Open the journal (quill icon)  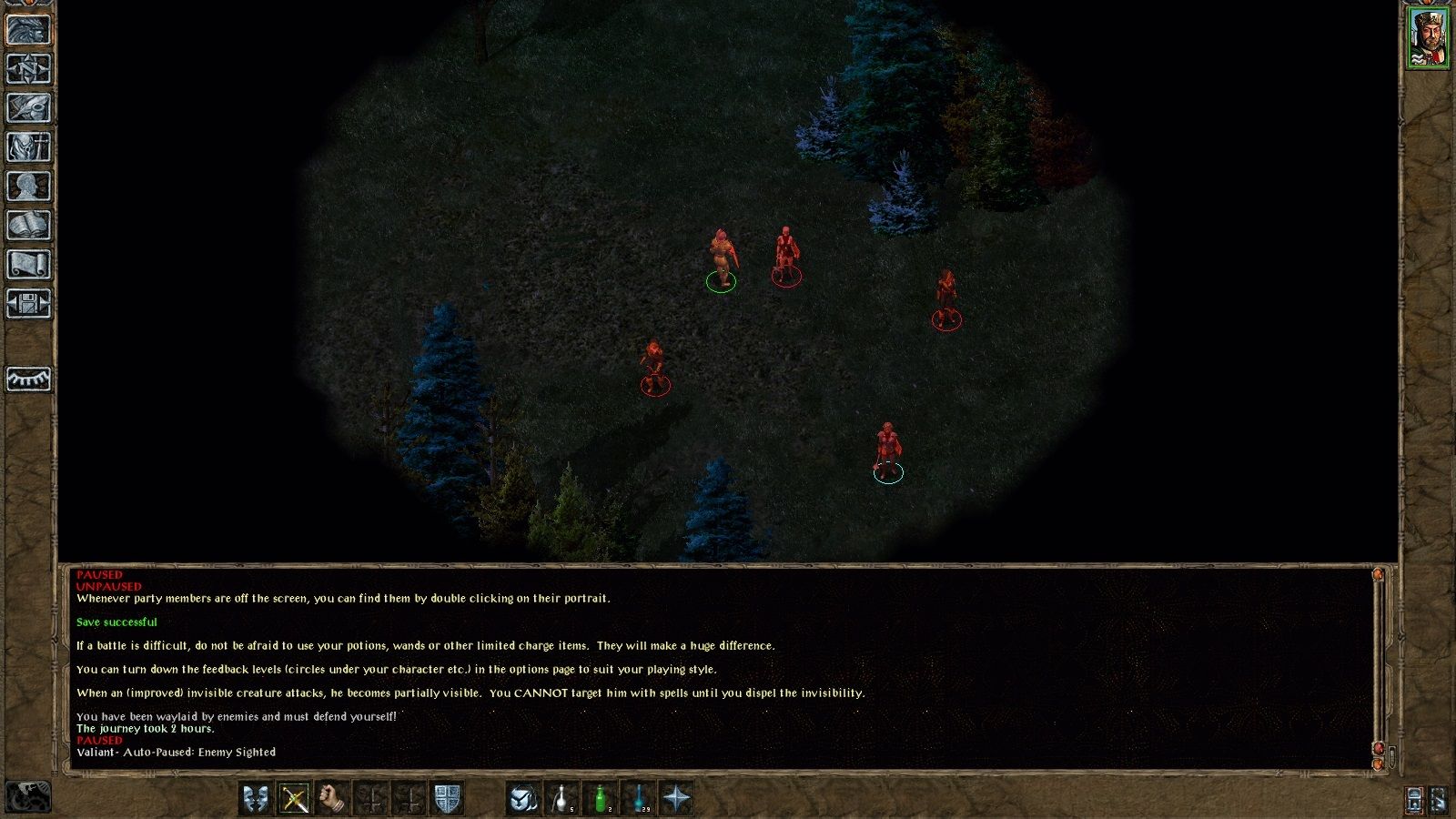(x=28, y=108)
